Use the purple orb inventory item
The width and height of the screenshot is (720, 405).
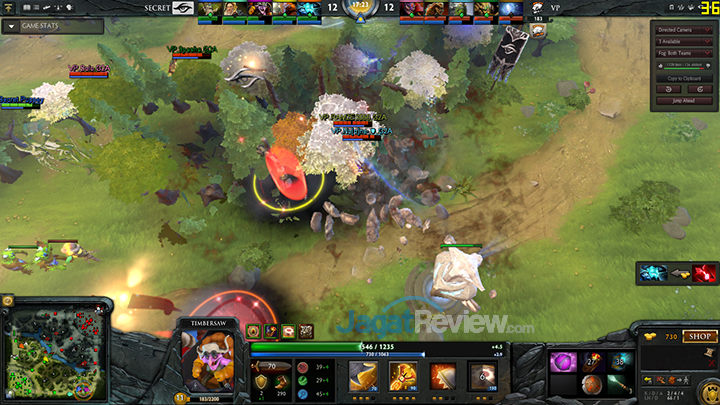(x=562, y=361)
